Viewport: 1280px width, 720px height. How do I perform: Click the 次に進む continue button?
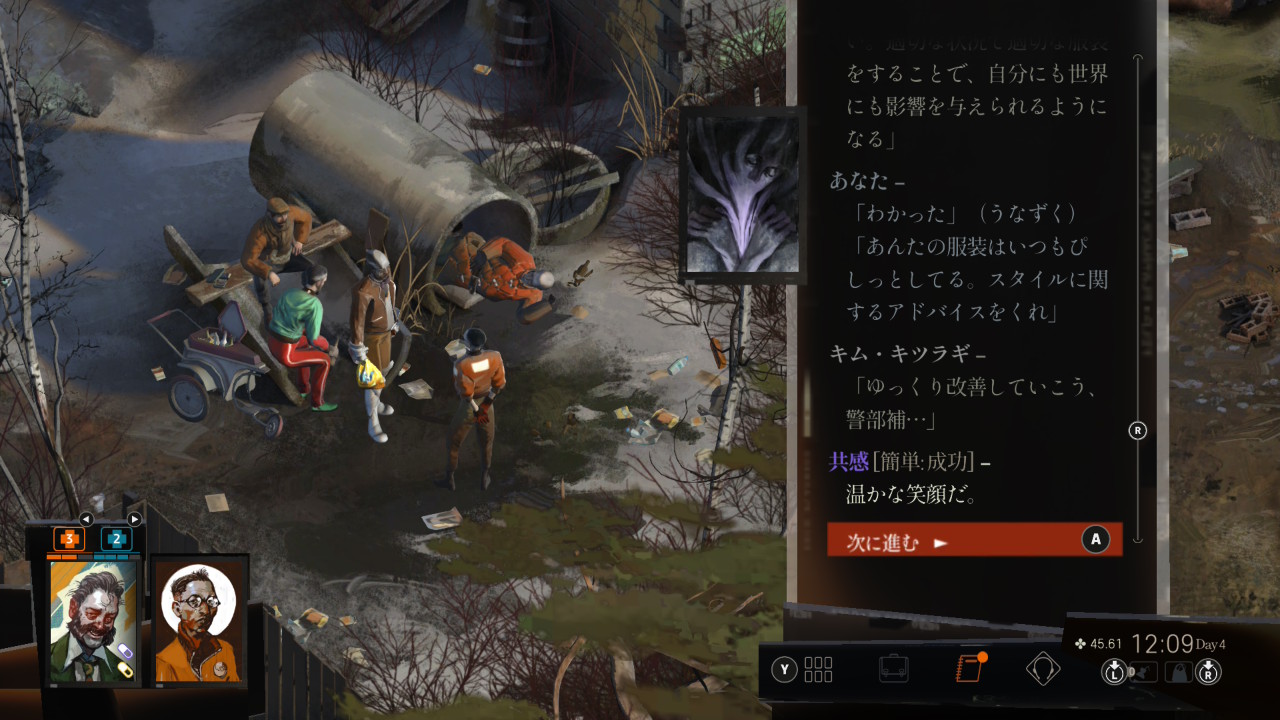click(974, 540)
